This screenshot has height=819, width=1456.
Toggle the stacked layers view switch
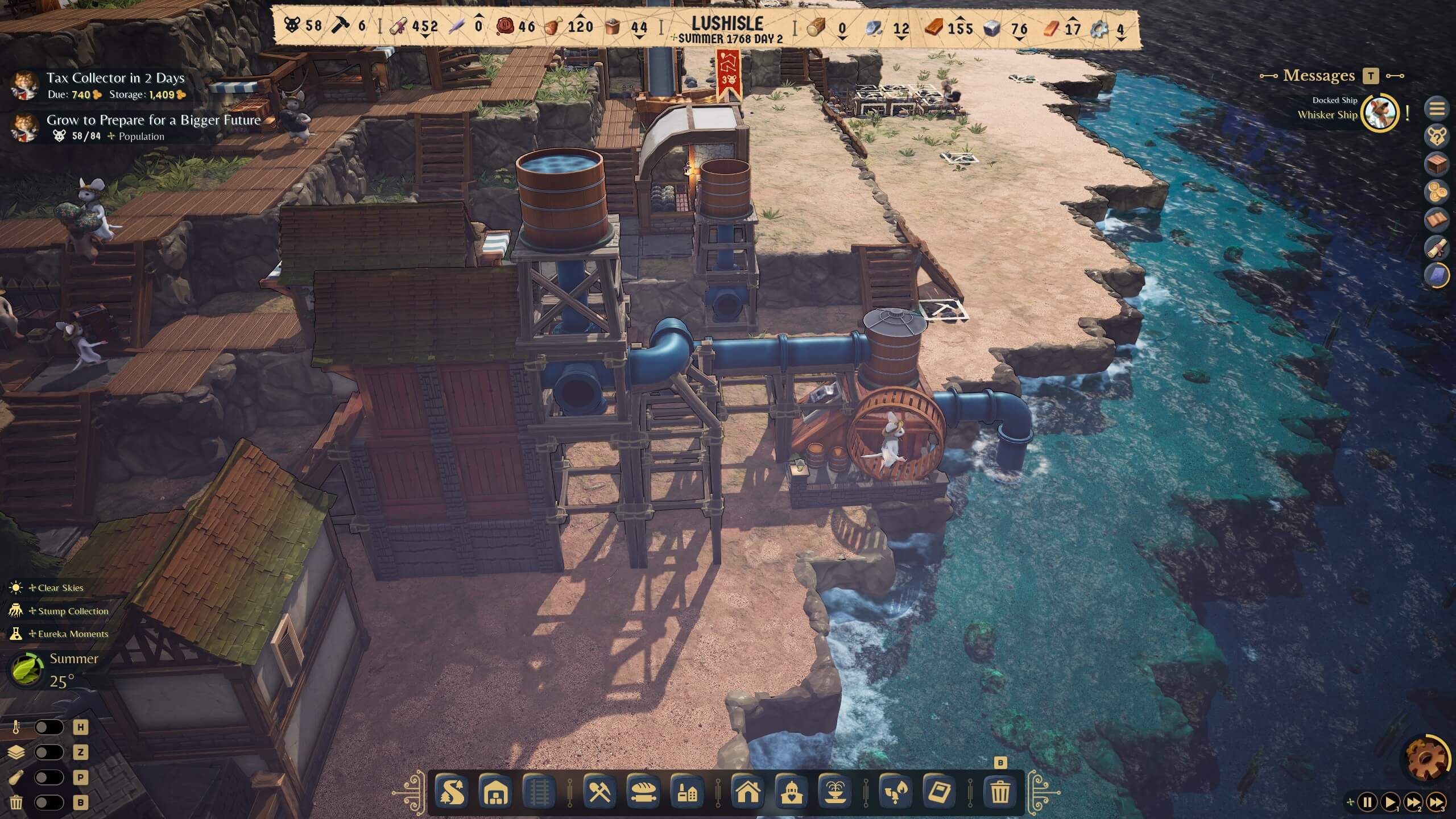[x=49, y=752]
